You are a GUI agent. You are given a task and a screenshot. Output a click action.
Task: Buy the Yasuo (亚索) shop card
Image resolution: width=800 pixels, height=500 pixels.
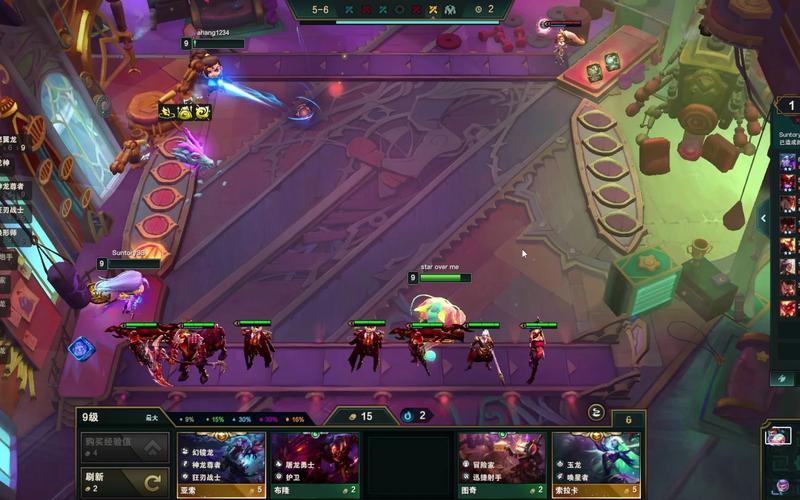pos(221,464)
